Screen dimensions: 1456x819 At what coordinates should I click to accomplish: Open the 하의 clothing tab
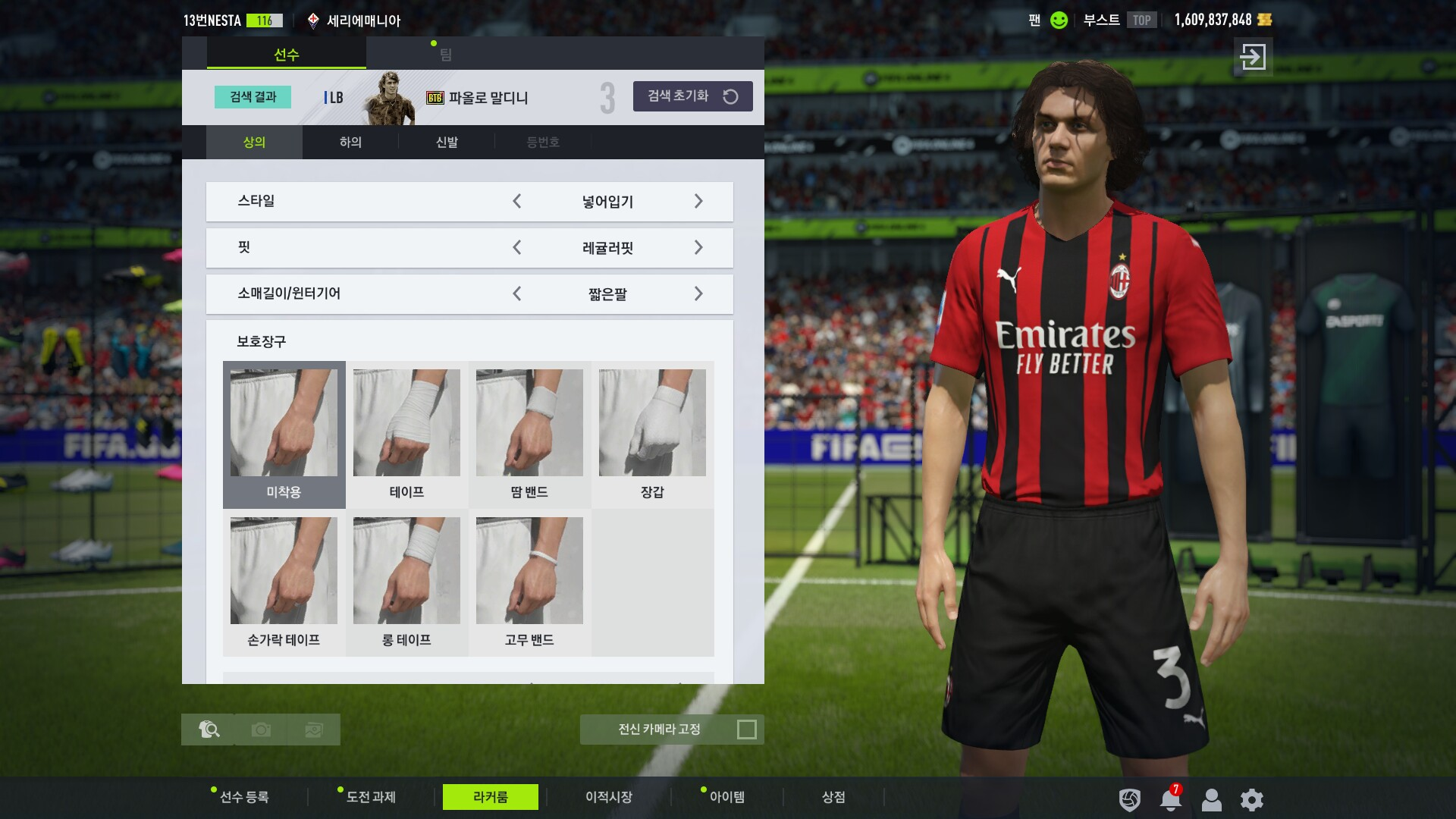coord(350,142)
